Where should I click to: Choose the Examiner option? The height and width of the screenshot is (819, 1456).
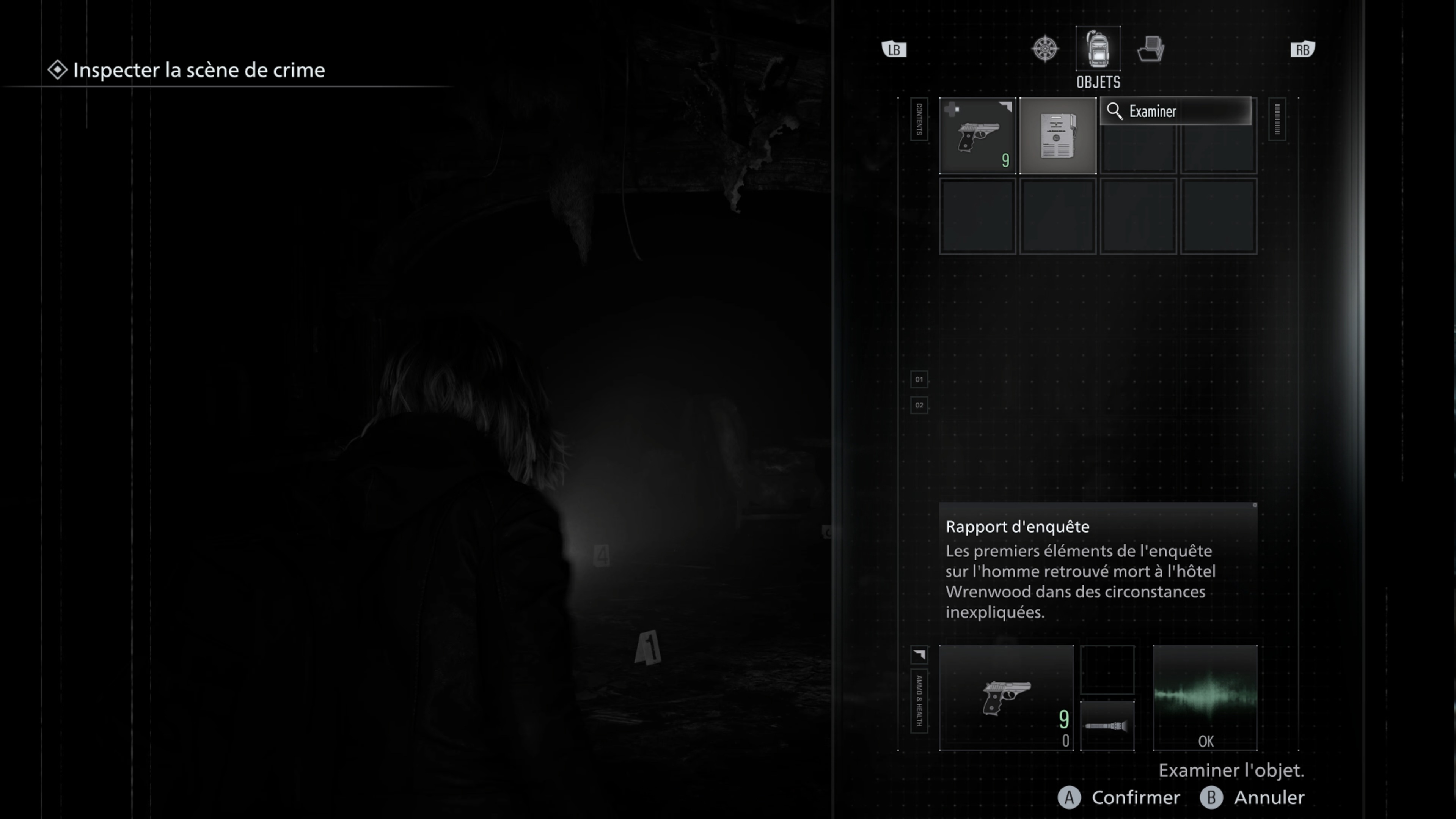(1175, 112)
